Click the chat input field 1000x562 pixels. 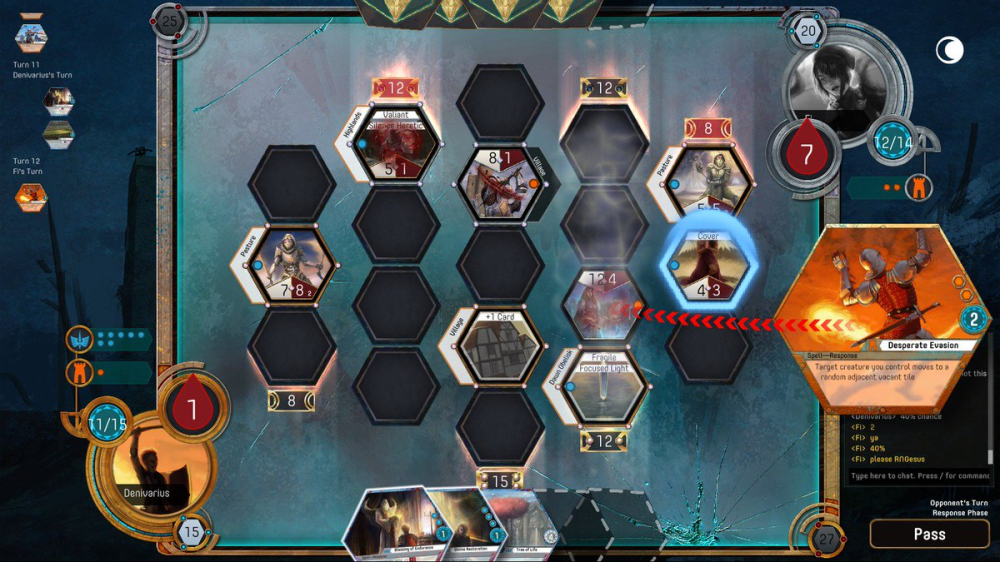[918, 476]
